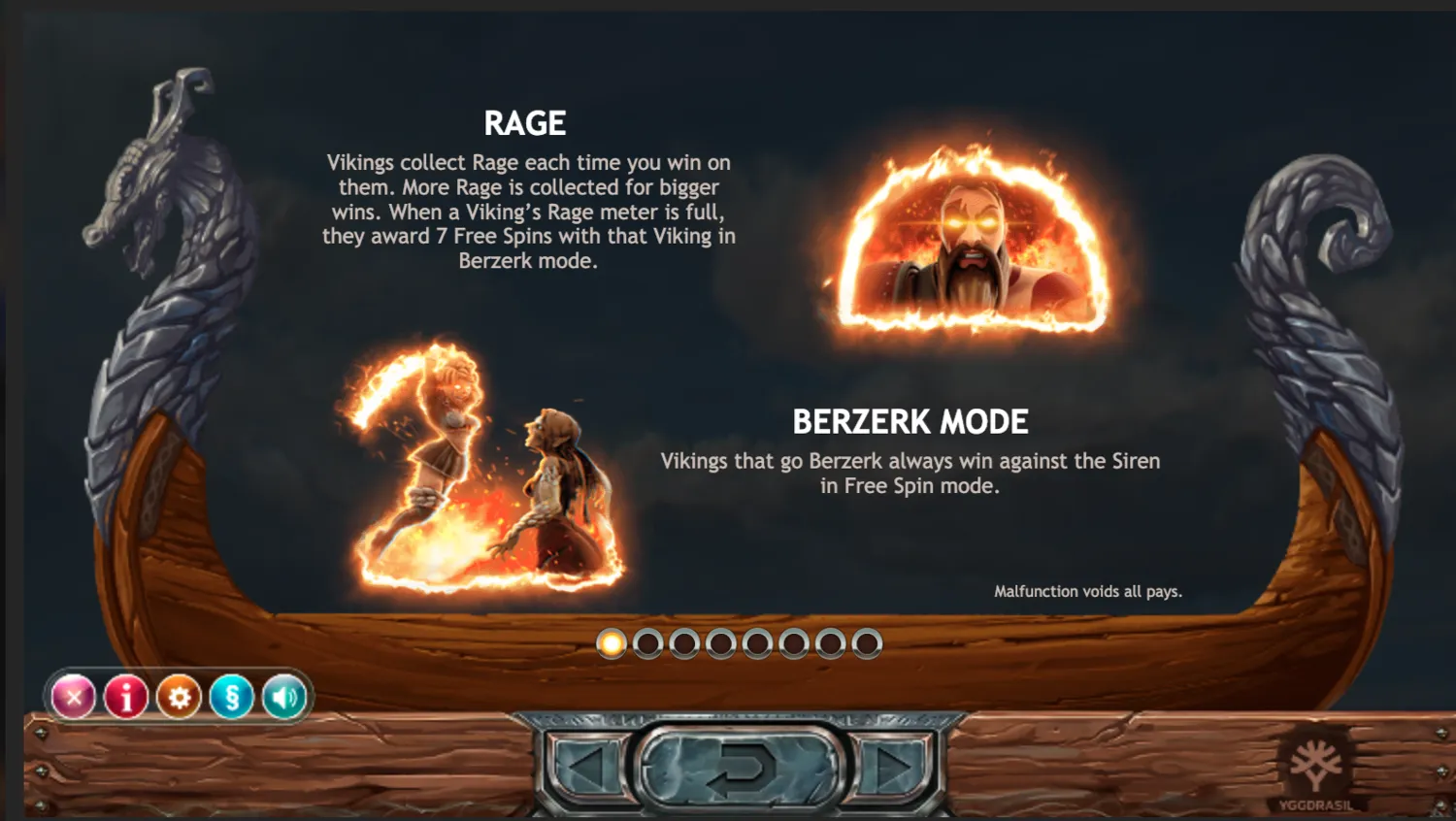Jump to the last page indicator dot
Screen dimensions: 1456x821
tap(867, 643)
